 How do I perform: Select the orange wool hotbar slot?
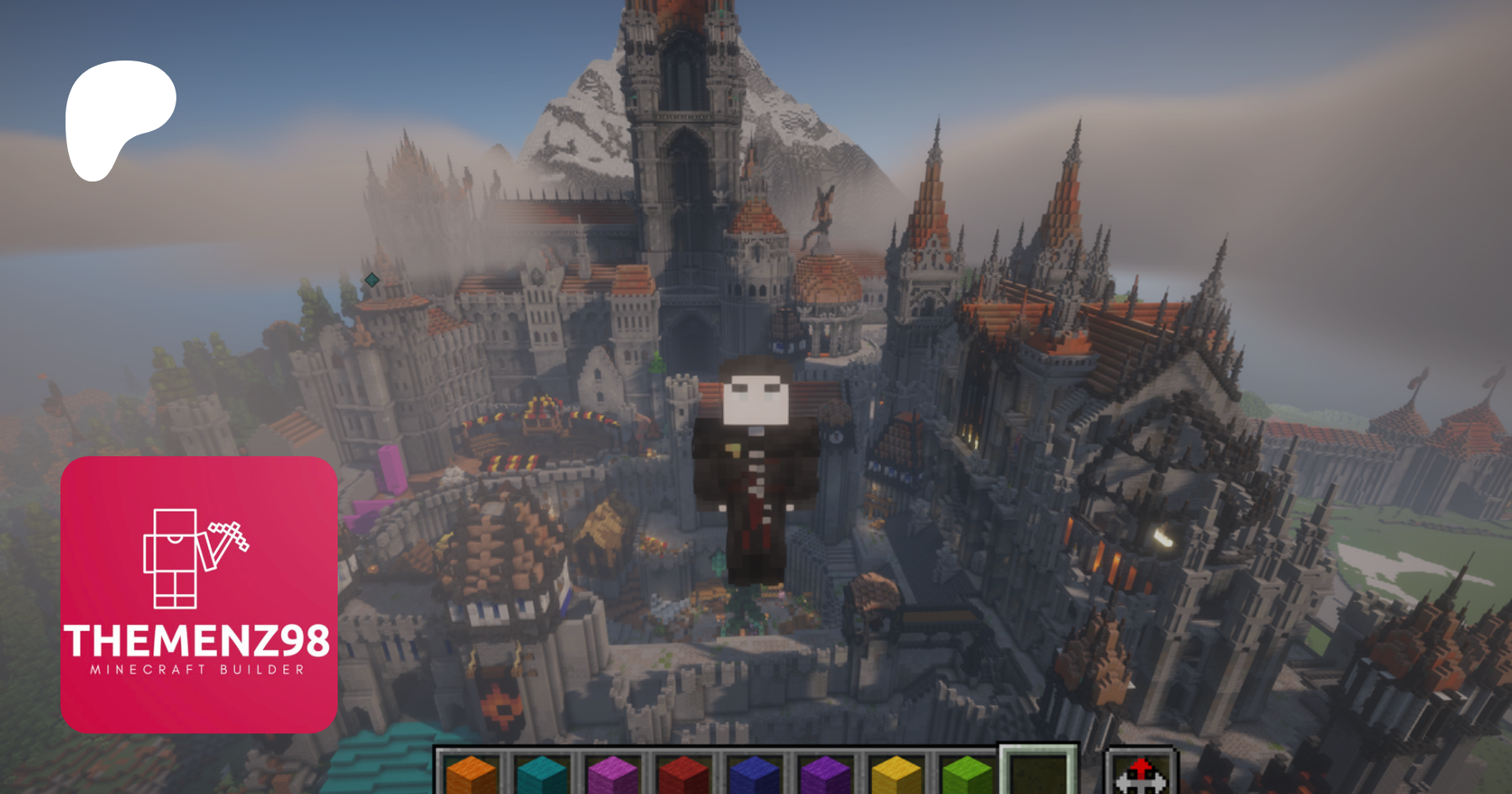[471, 775]
